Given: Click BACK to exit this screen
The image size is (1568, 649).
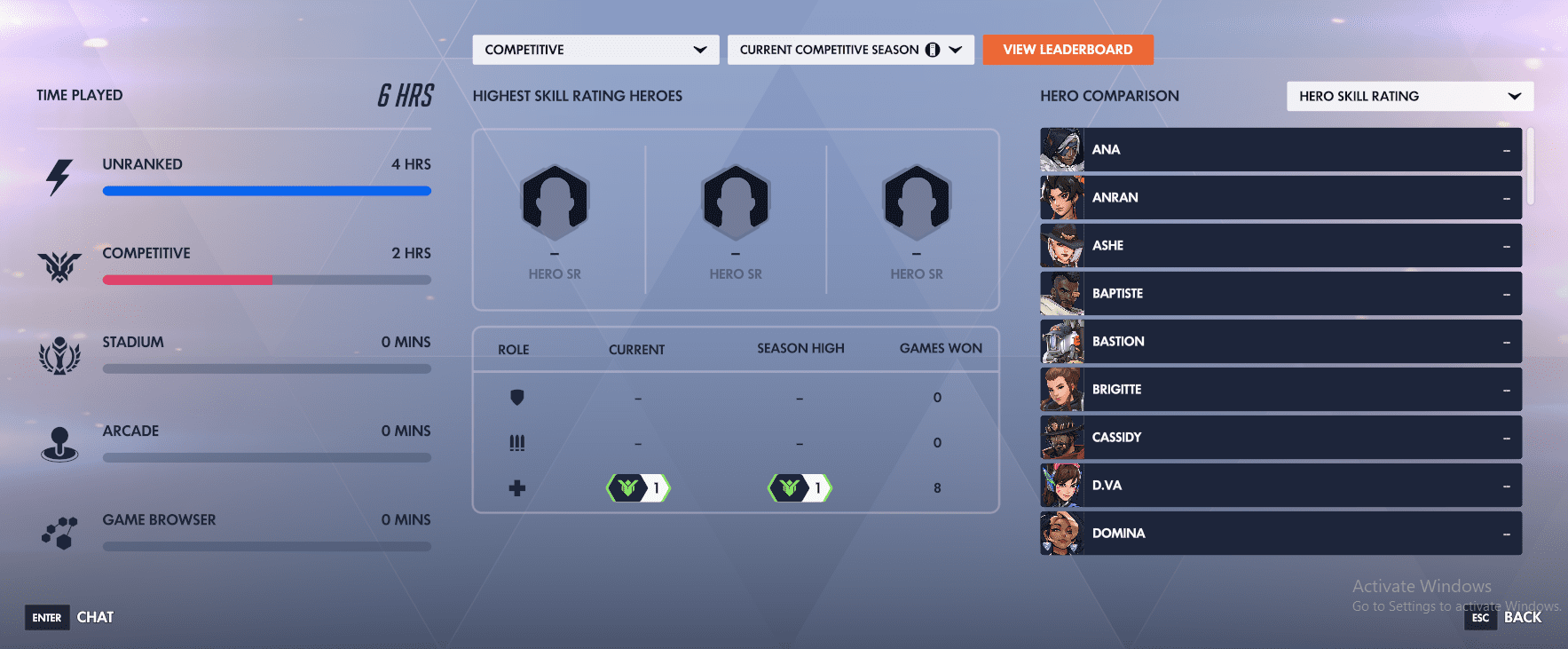Looking at the screenshot, I should (x=1523, y=617).
